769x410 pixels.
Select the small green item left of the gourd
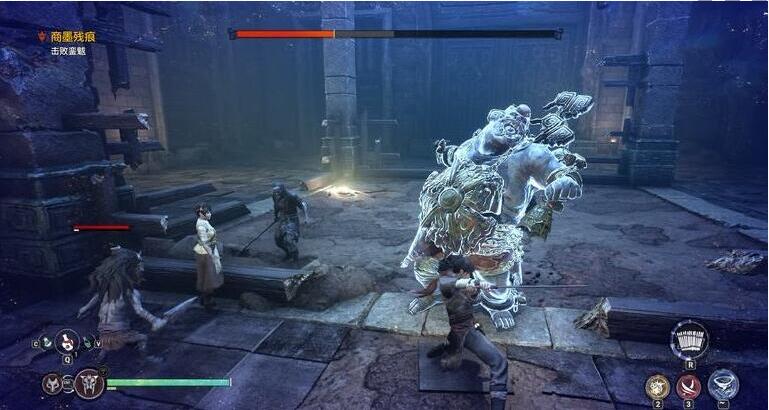point(47,343)
